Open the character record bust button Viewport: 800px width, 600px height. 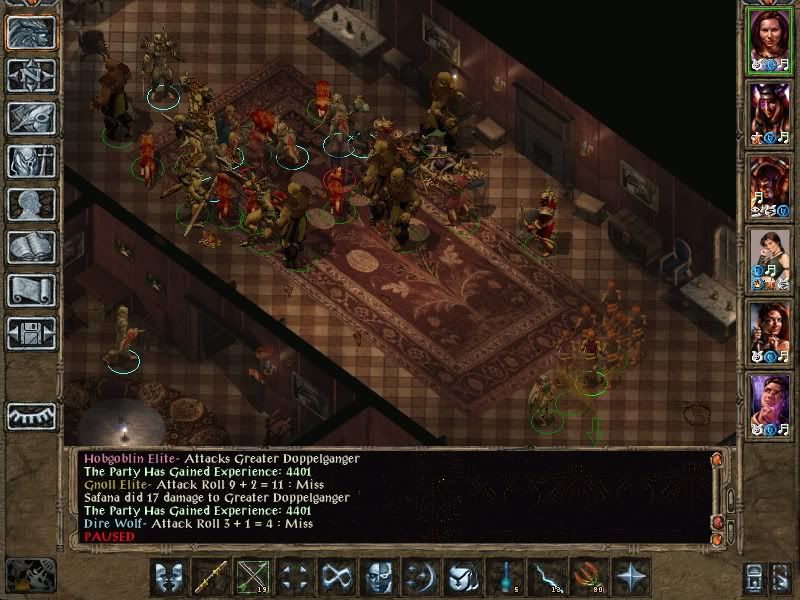tap(31, 204)
